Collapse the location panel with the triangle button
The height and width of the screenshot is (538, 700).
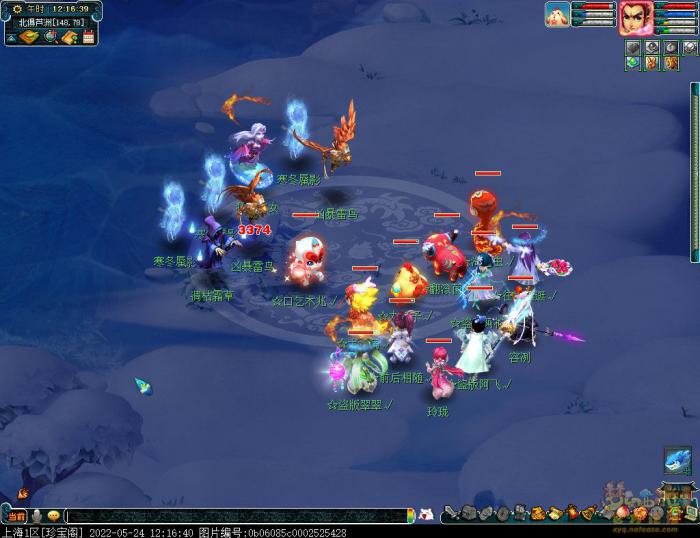click(x=10, y=38)
